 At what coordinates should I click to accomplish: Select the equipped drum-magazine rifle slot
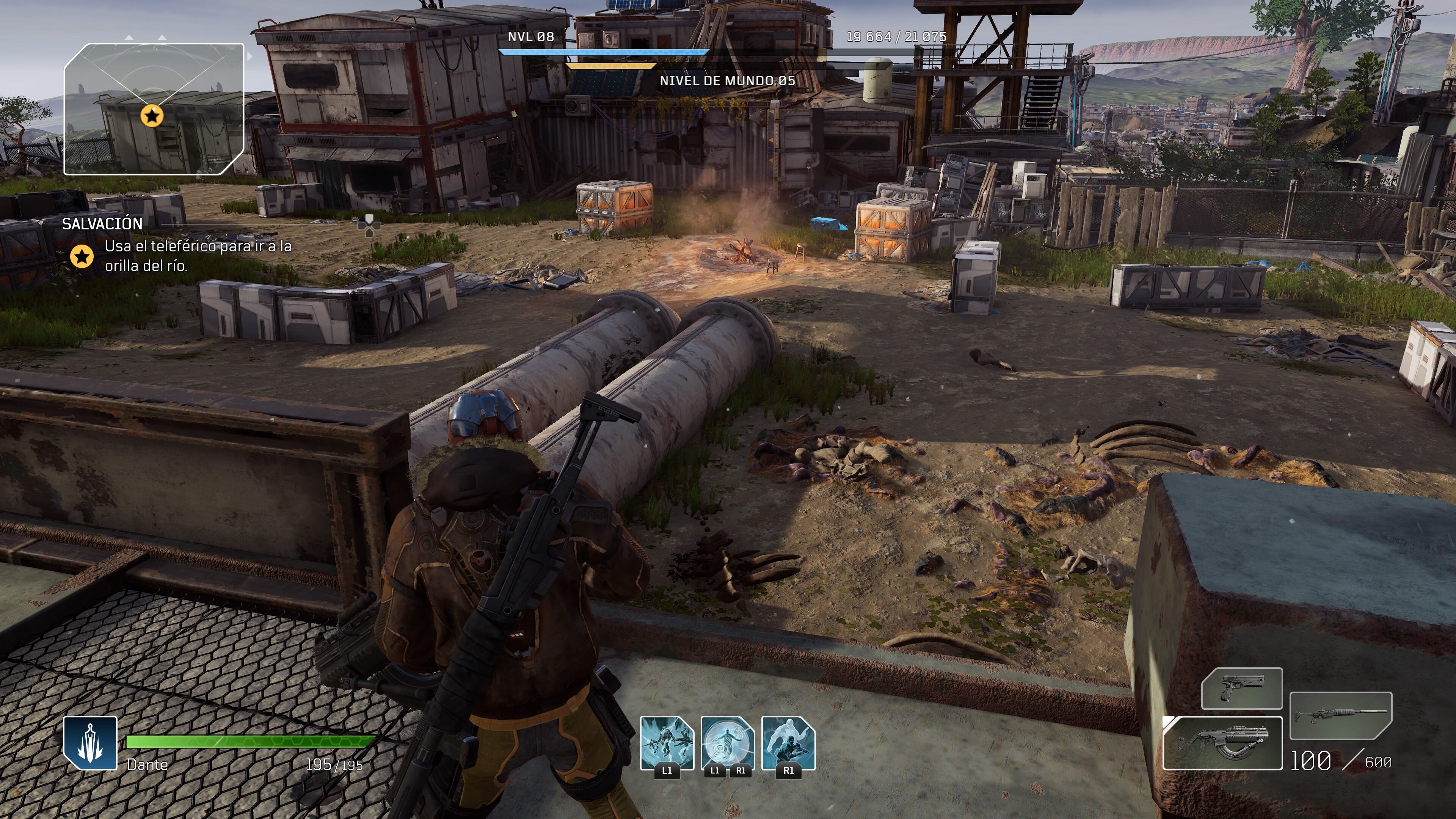click(x=1222, y=743)
